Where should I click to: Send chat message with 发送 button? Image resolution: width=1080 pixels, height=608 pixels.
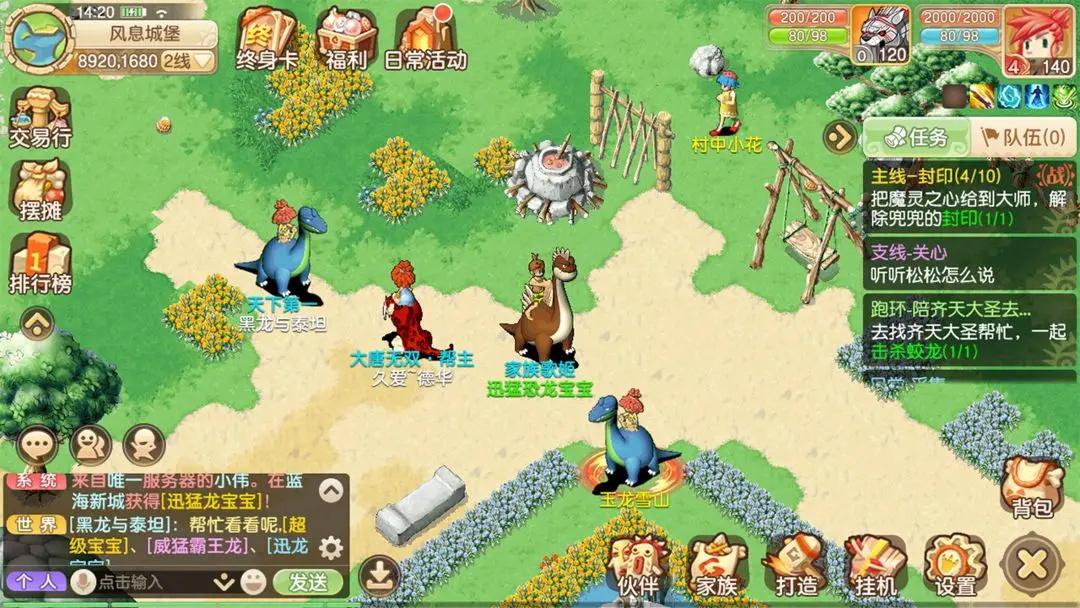(307, 581)
